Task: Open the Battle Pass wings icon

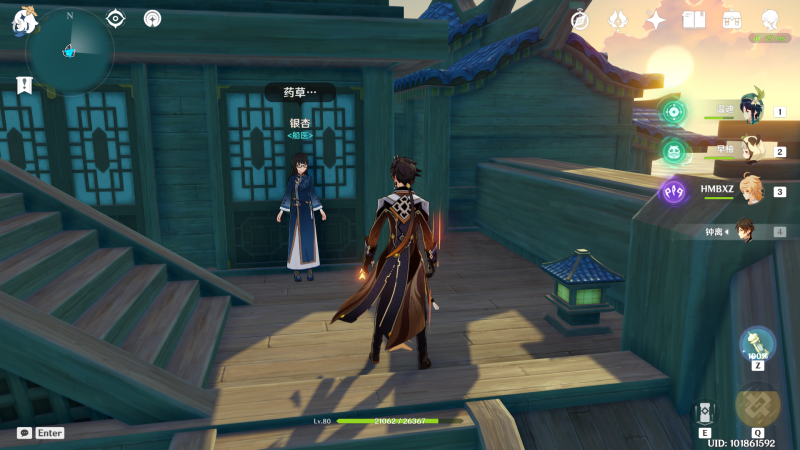Action: click(618, 19)
